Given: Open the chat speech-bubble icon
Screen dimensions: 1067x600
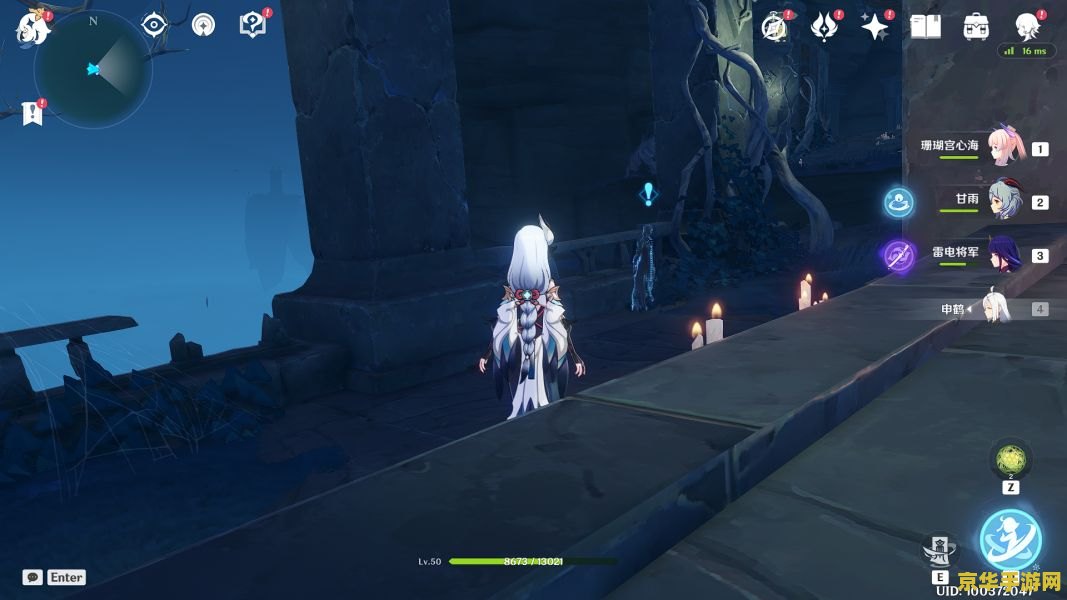Looking at the screenshot, I should [x=33, y=577].
